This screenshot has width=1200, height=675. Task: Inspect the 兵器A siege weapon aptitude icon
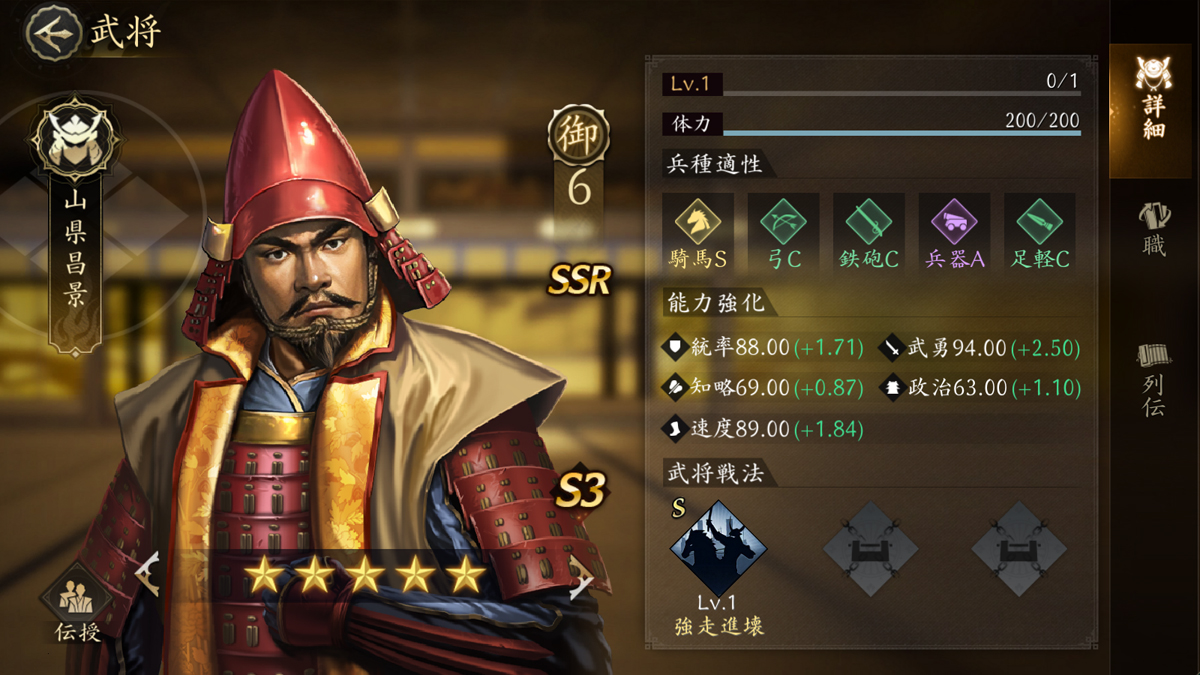pos(954,222)
